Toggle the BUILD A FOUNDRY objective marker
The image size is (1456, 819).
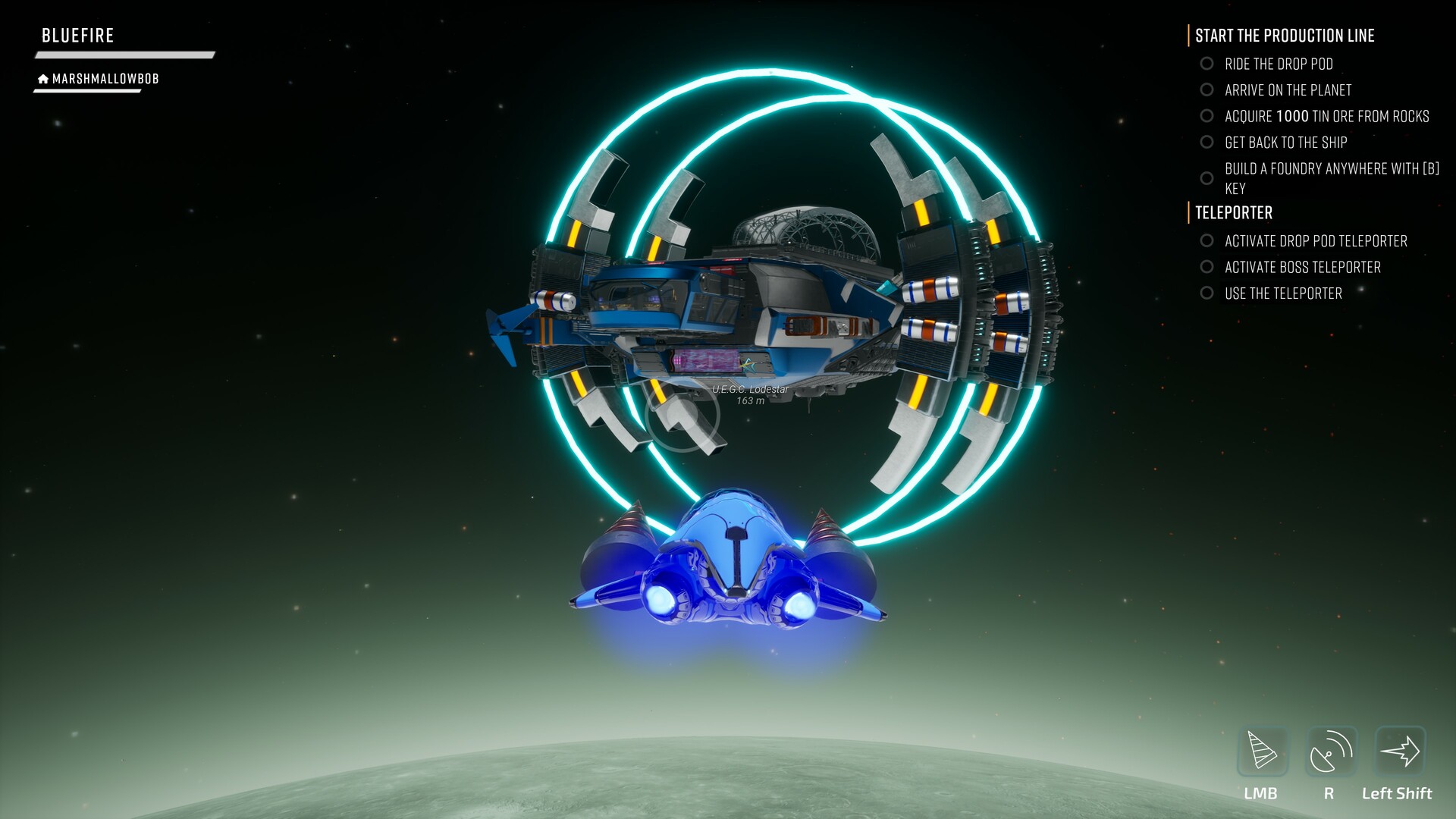pos(1207,179)
